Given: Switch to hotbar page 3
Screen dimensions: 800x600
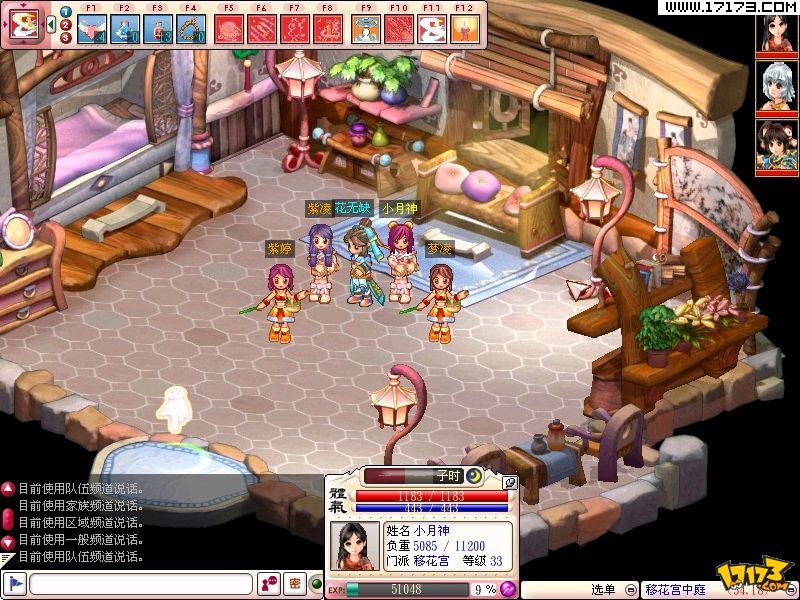Looking at the screenshot, I should [65, 38].
